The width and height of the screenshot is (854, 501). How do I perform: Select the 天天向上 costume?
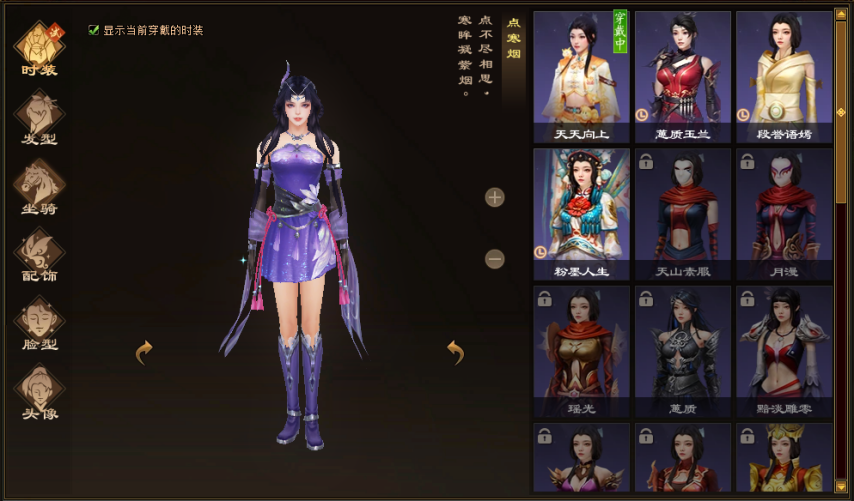(x=581, y=77)
